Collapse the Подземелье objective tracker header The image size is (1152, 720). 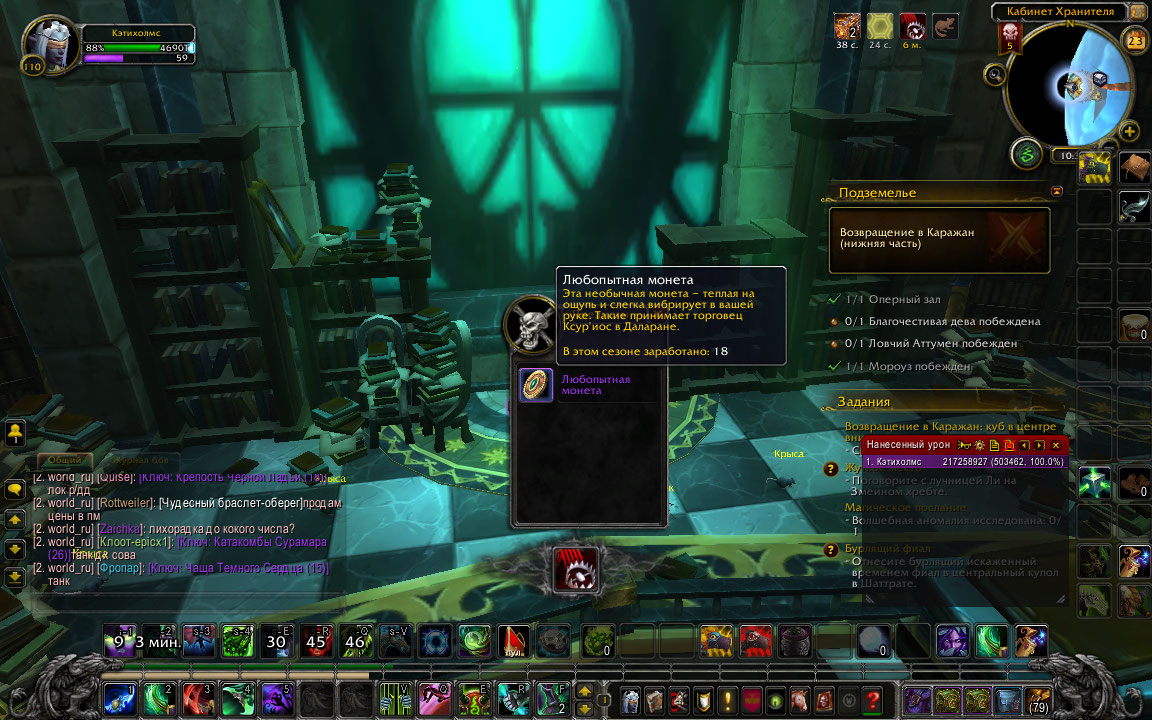pyautogui.click(x=1056, y=191)
